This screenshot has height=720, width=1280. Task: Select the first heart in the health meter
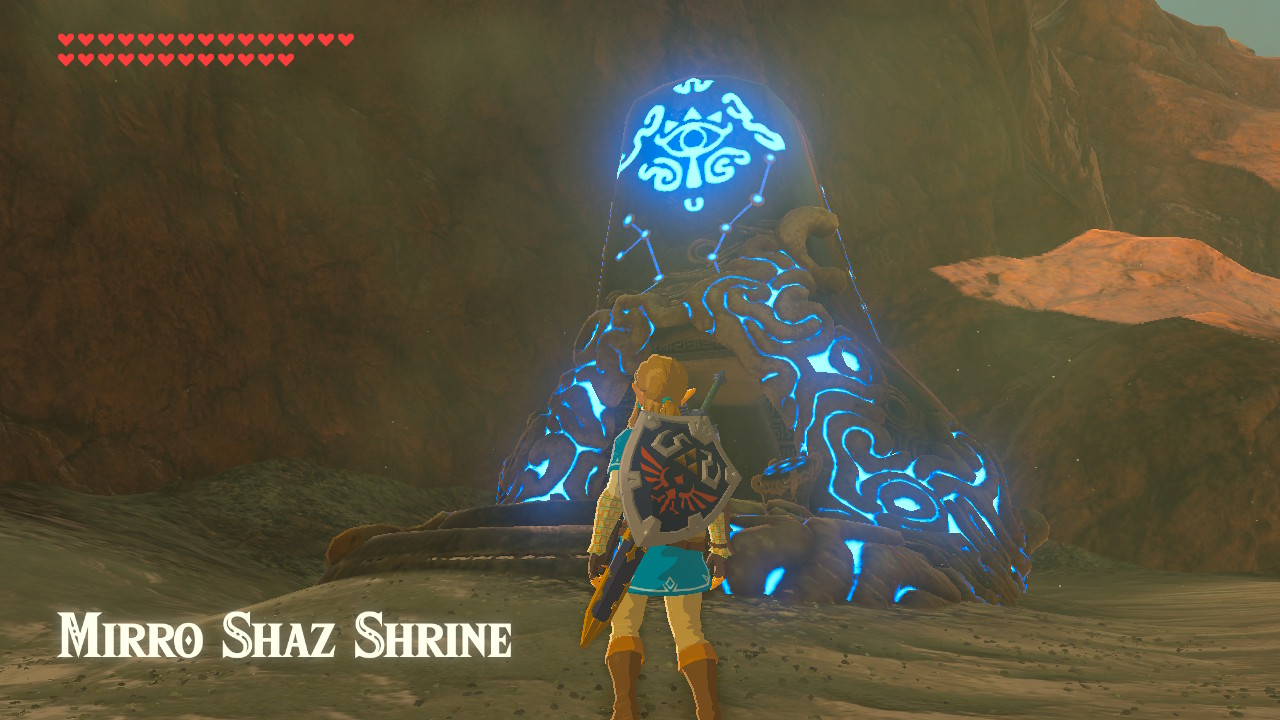point(65,38)
